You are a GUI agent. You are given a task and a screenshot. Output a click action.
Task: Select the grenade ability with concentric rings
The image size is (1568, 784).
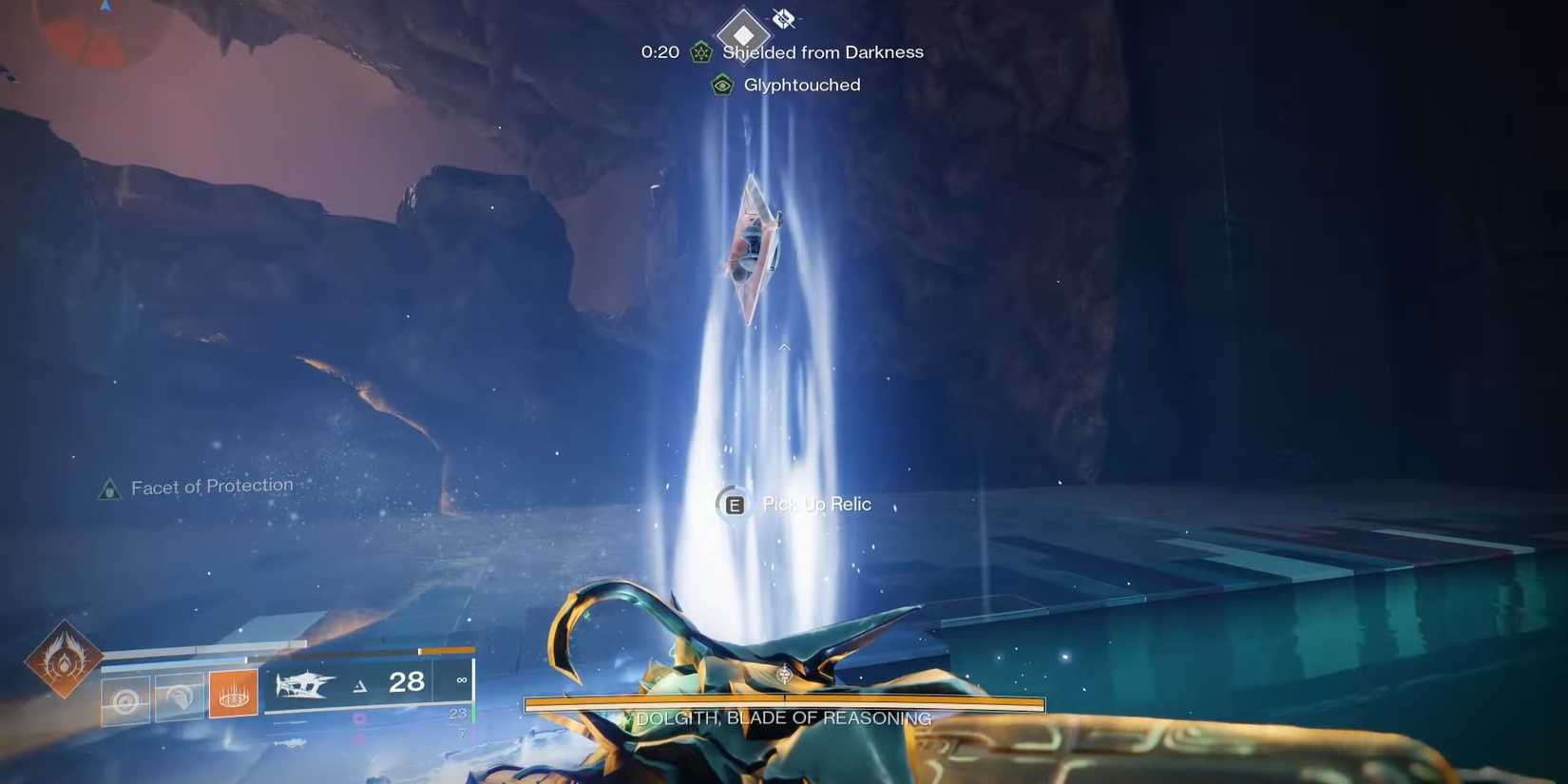click(125, 700)
